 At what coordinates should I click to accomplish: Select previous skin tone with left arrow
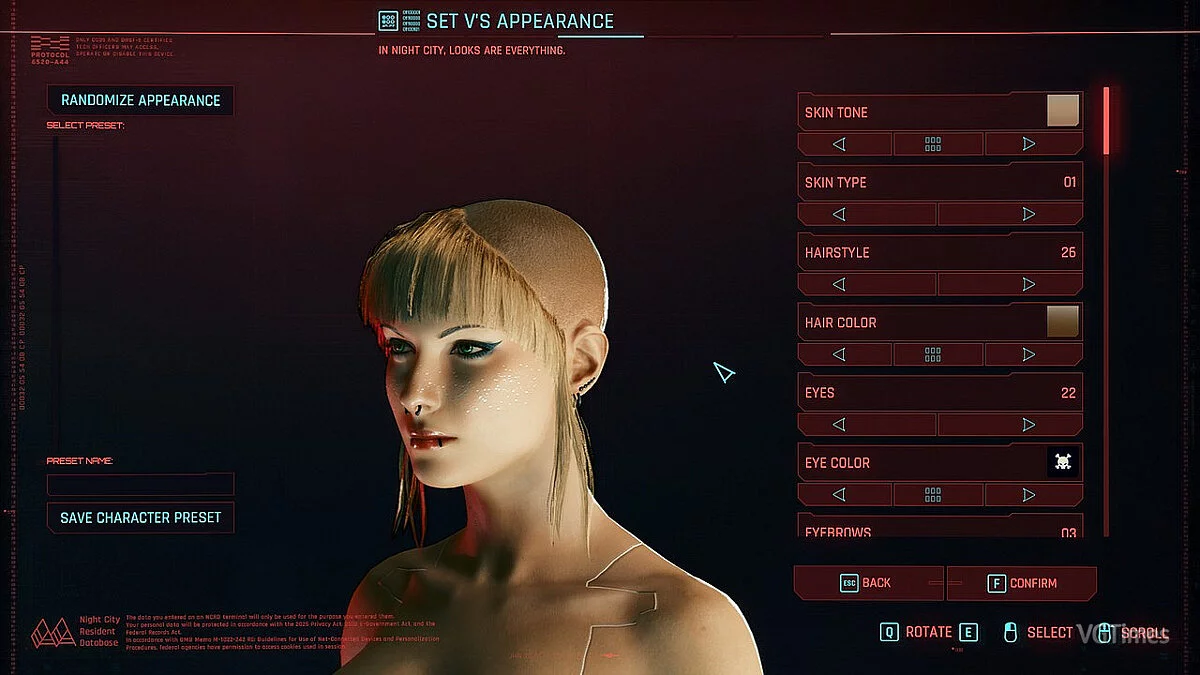(840, 144)
